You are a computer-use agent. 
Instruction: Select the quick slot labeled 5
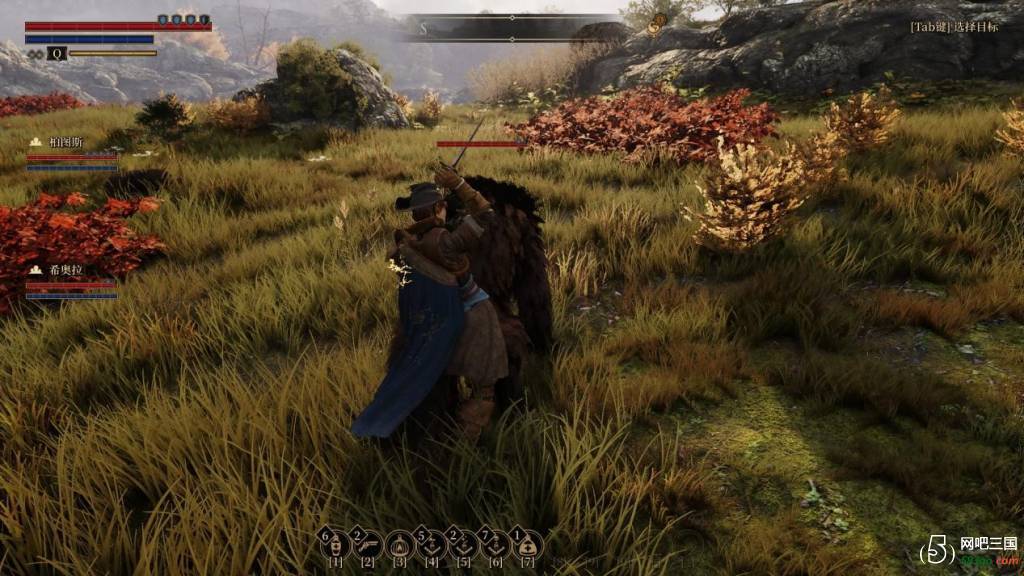pos(463,545)
